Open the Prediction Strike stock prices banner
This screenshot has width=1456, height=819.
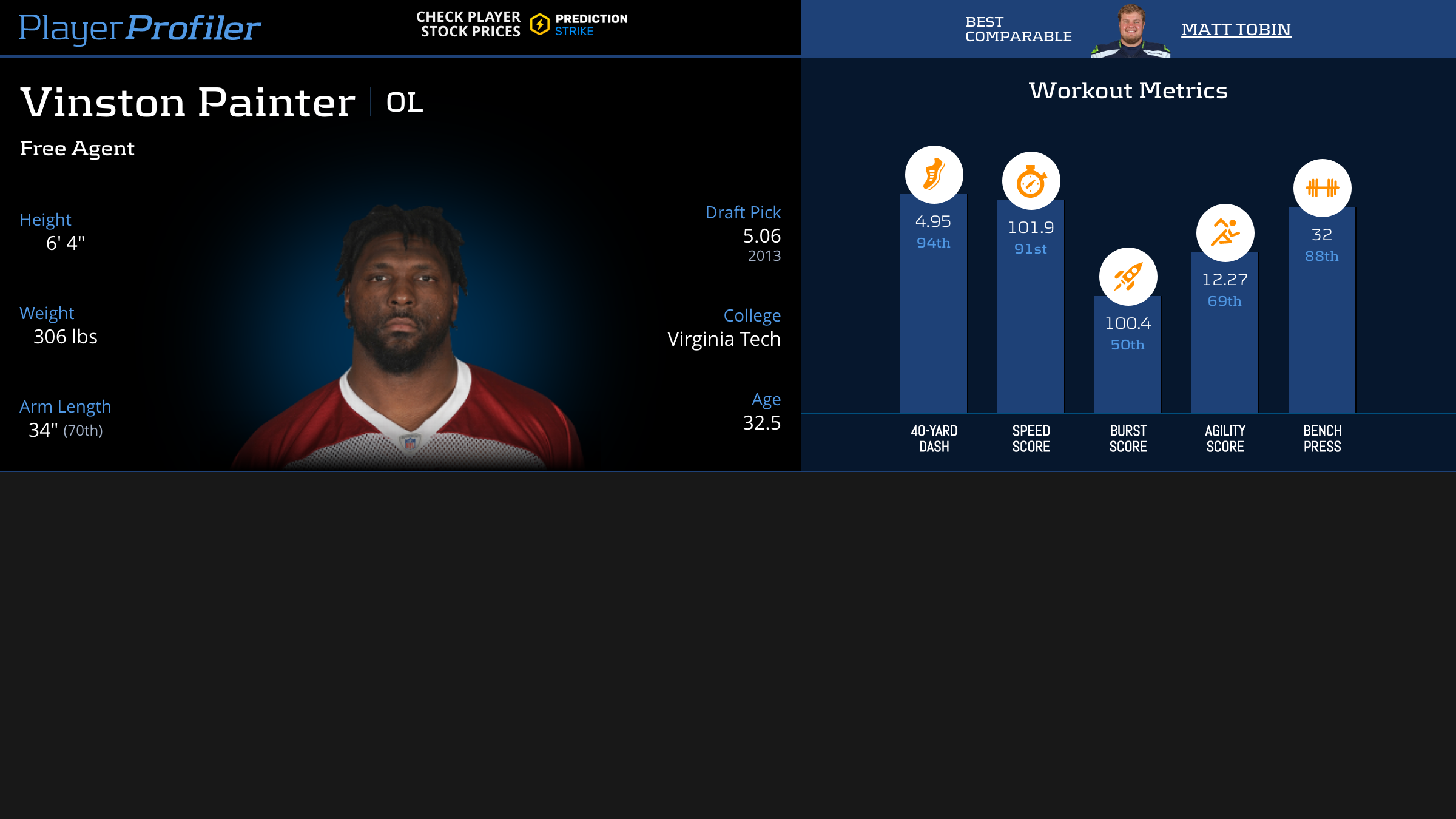(x=522, y=25)
